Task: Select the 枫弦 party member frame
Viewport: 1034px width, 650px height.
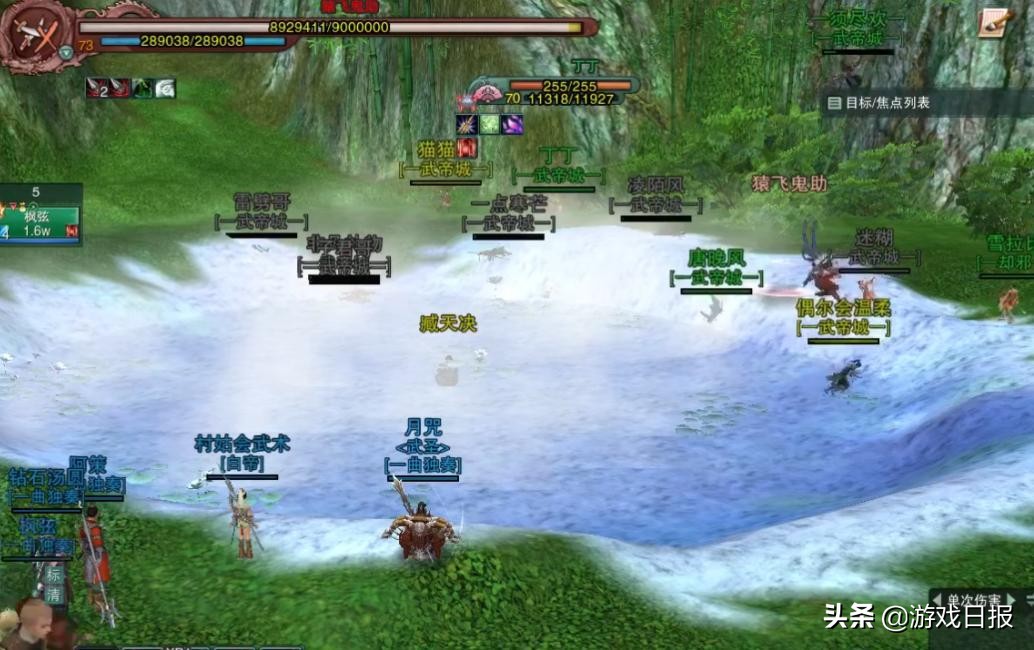Action: pyautogui.click(x=41, y=221)
